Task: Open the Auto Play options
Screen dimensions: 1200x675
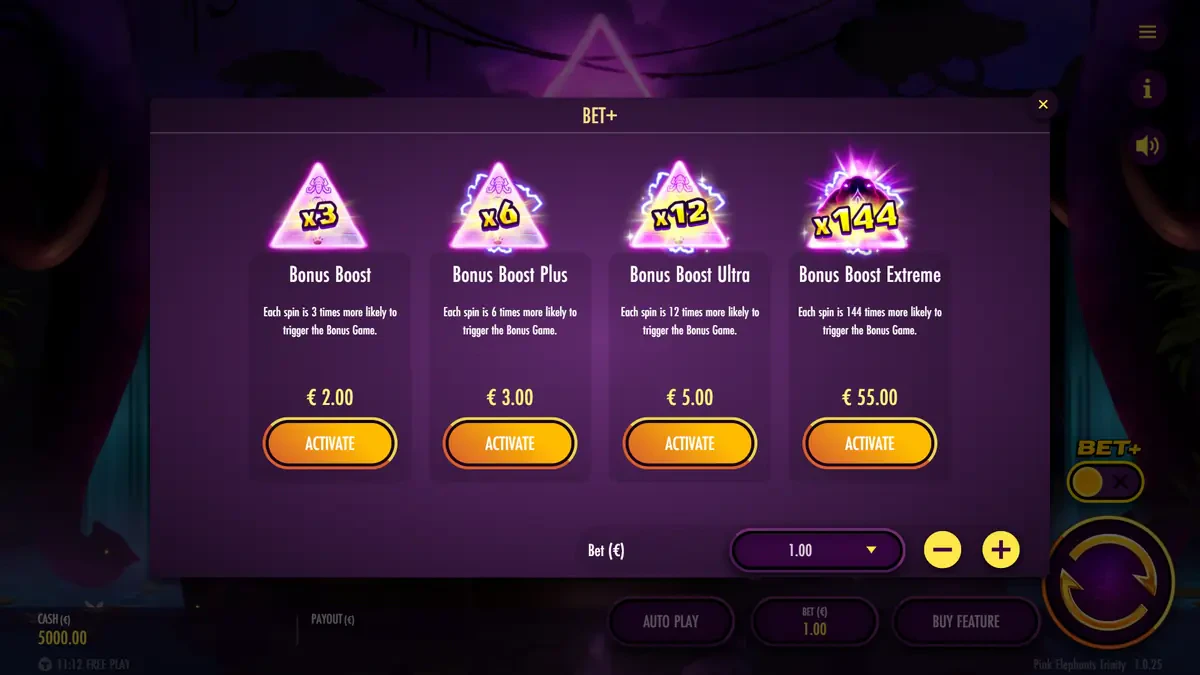Action: 671,621
